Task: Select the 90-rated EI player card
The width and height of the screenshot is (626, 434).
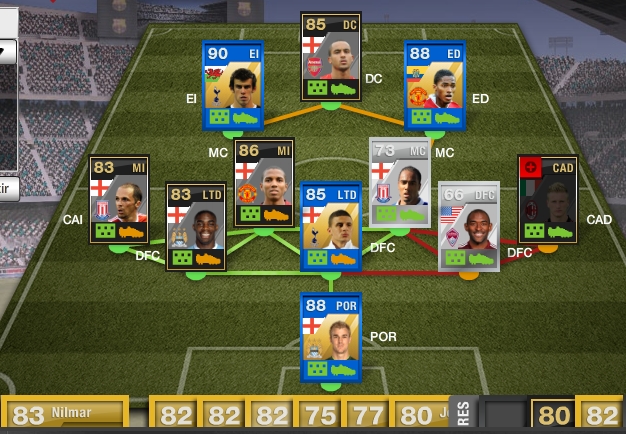Action: (233, 85)
